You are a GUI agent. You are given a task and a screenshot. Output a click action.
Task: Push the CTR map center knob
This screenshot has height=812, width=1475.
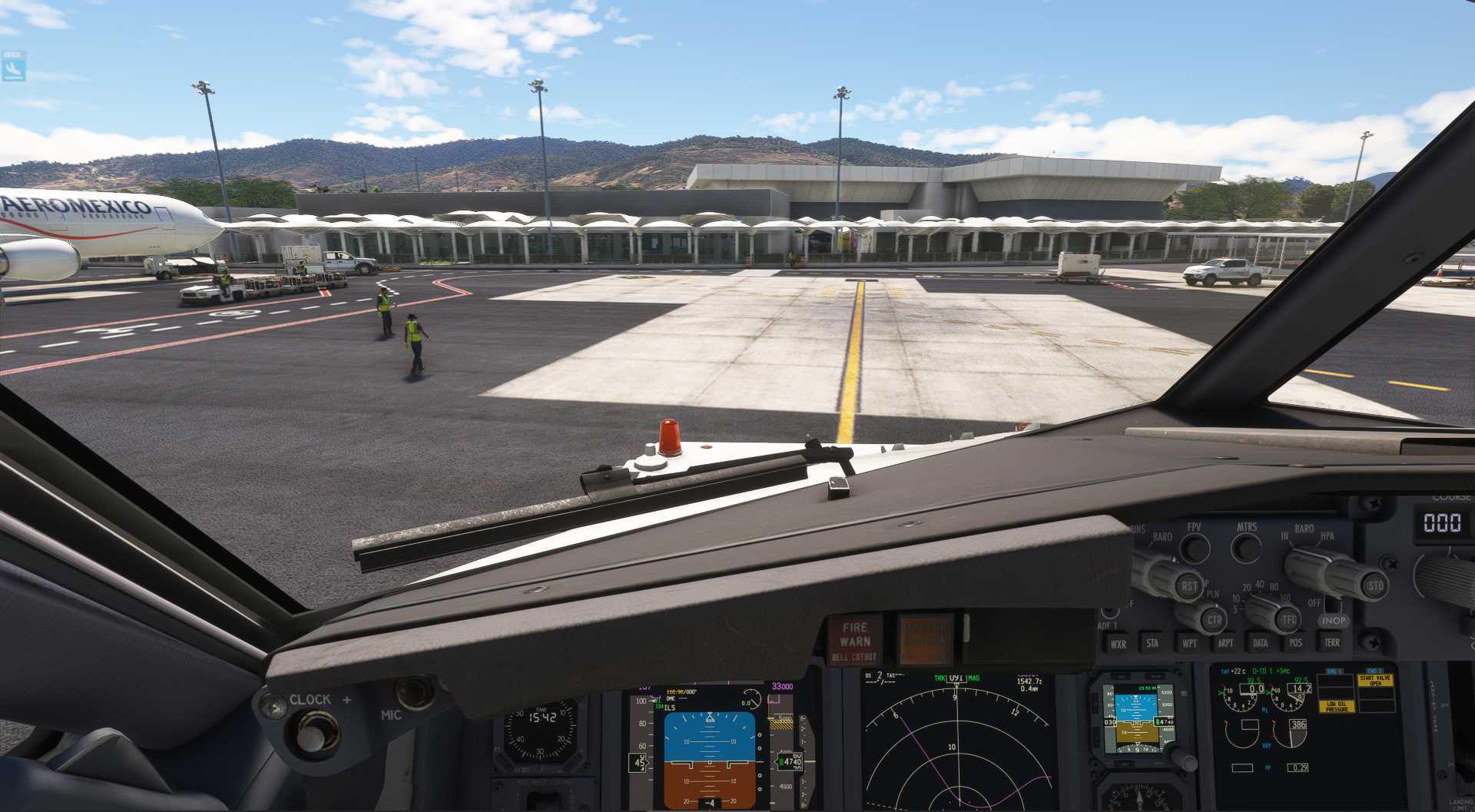(x=1213, y=620)
